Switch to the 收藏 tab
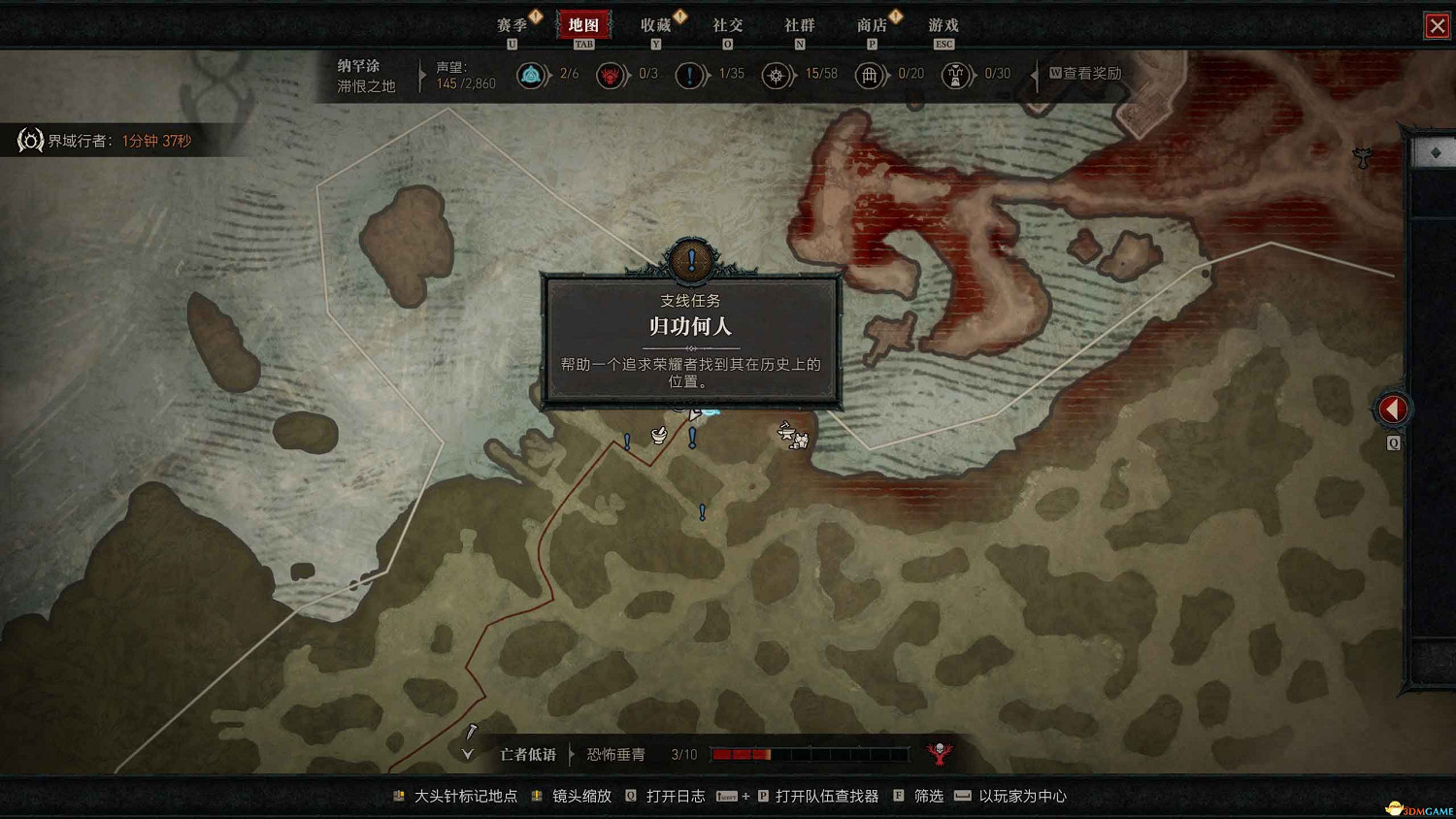The height and width of the screenshot is (819, 1456). click(655, 26)
